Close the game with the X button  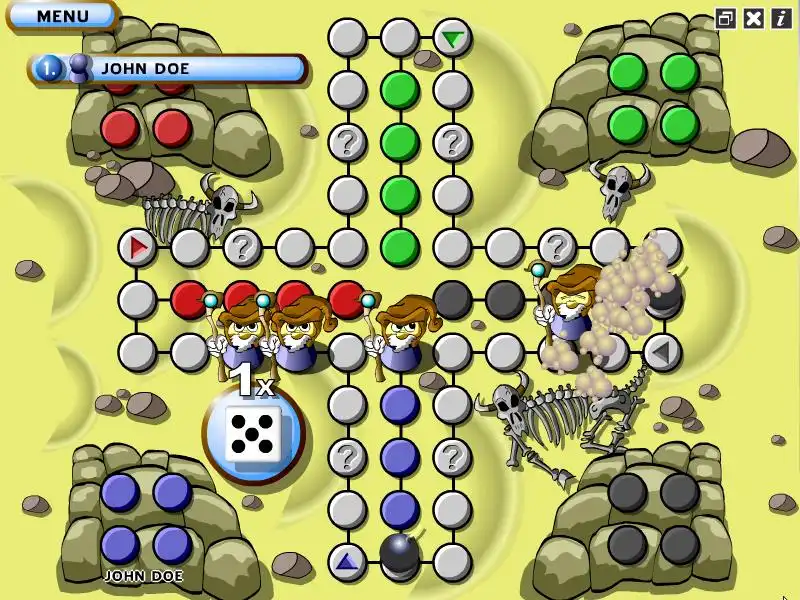point(754,17)
